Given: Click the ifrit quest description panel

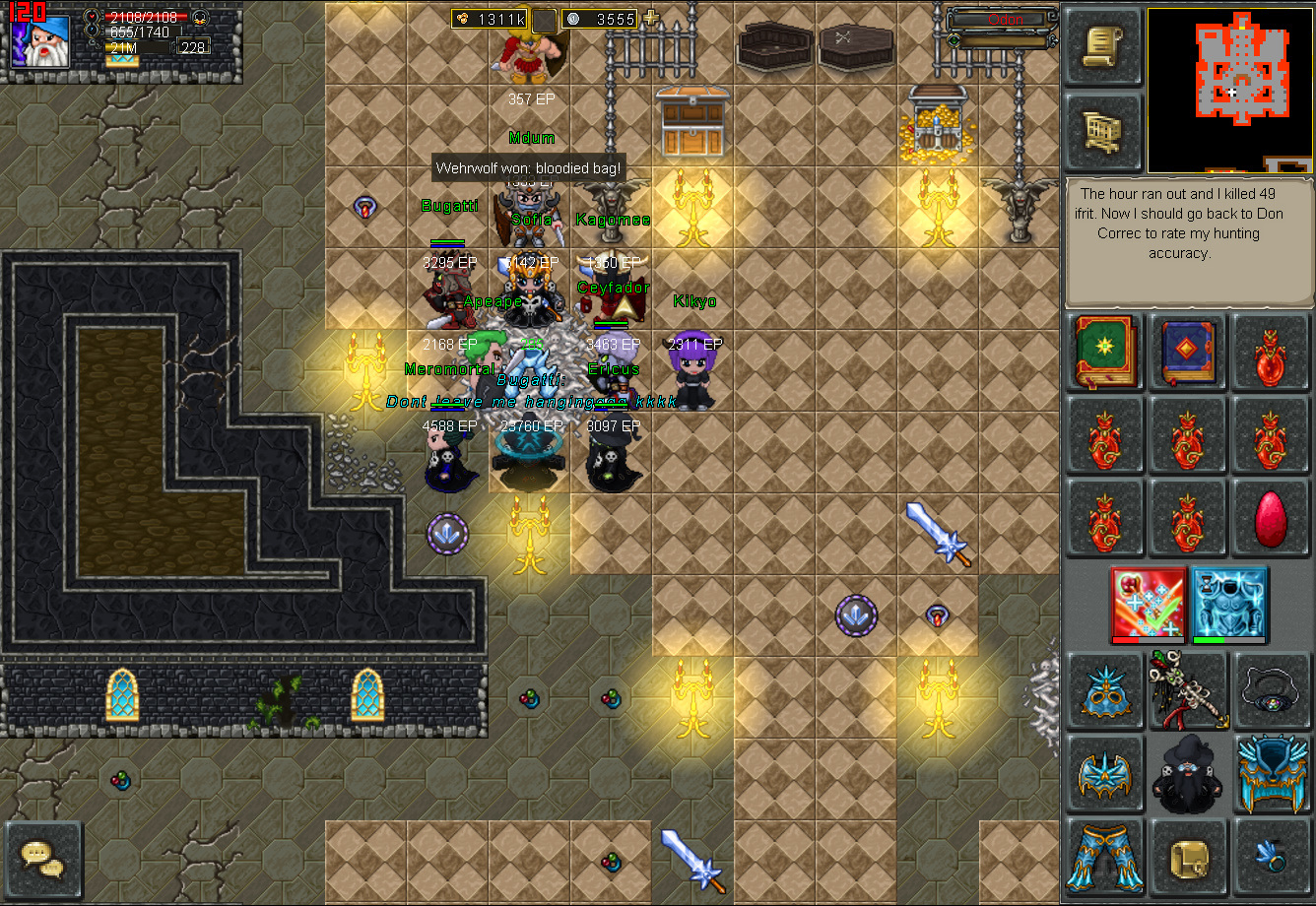Looking at the screenshot, I should [x=1188, y=242].
